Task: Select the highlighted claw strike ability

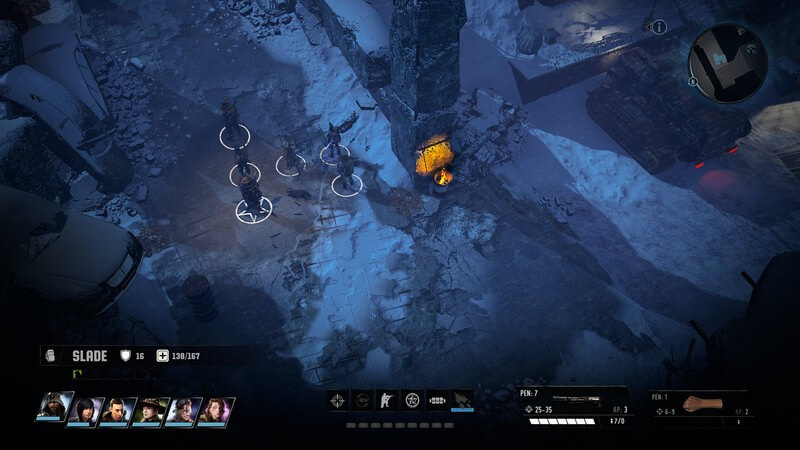Action: (462, 400)
